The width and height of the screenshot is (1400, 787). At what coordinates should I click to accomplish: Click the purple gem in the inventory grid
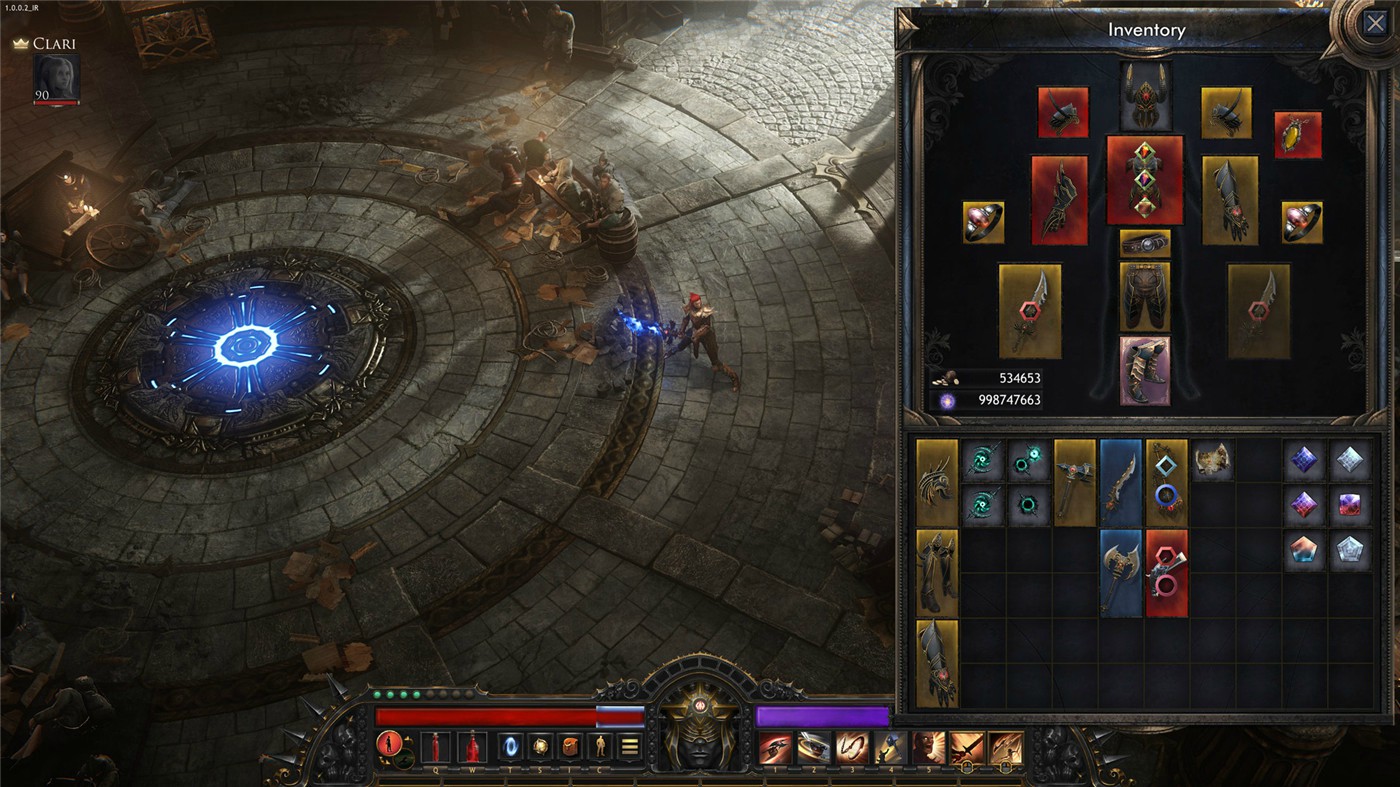click(x=1305, y=458)
